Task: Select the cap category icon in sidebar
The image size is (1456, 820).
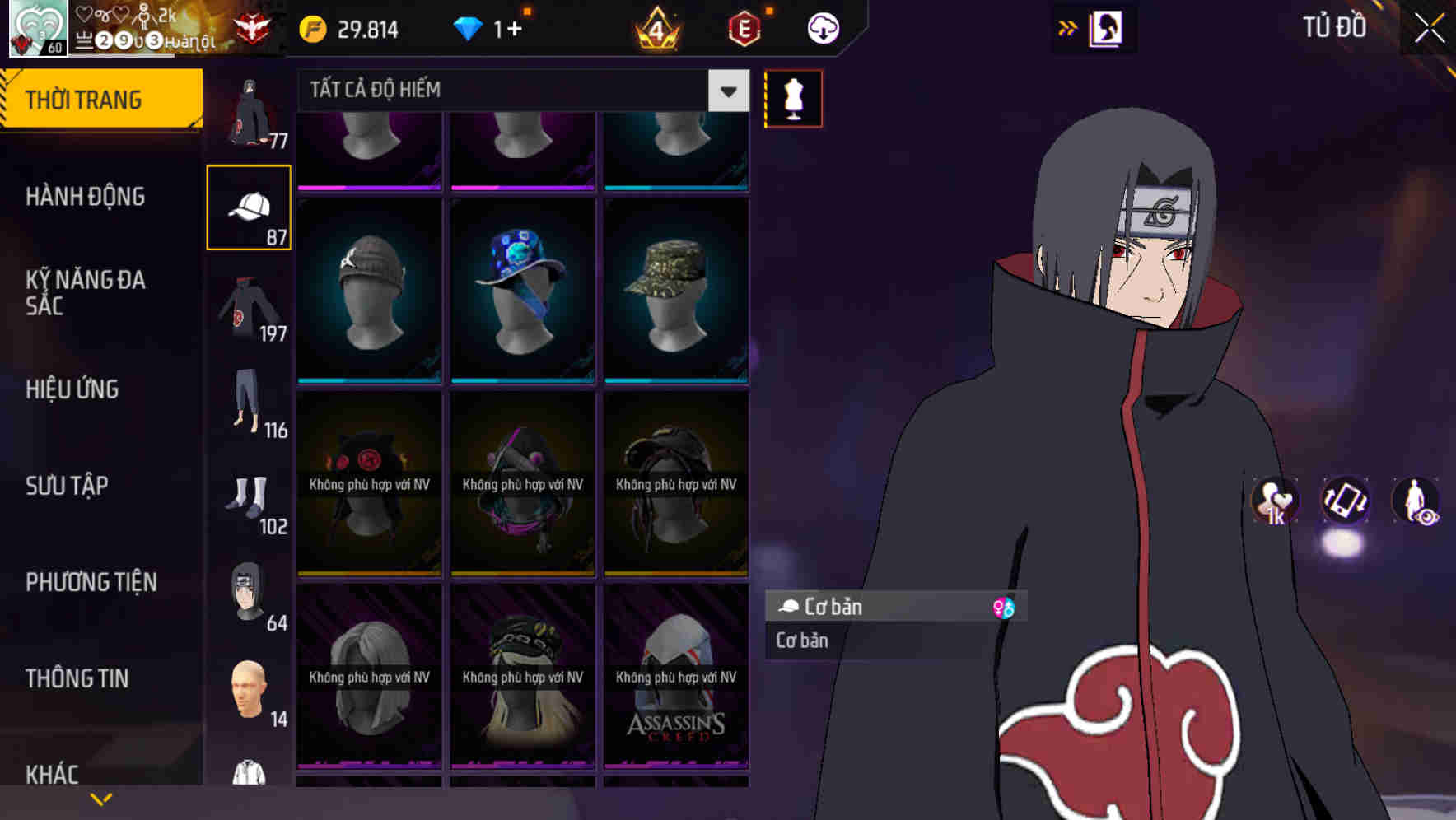Action: (250, 206)
